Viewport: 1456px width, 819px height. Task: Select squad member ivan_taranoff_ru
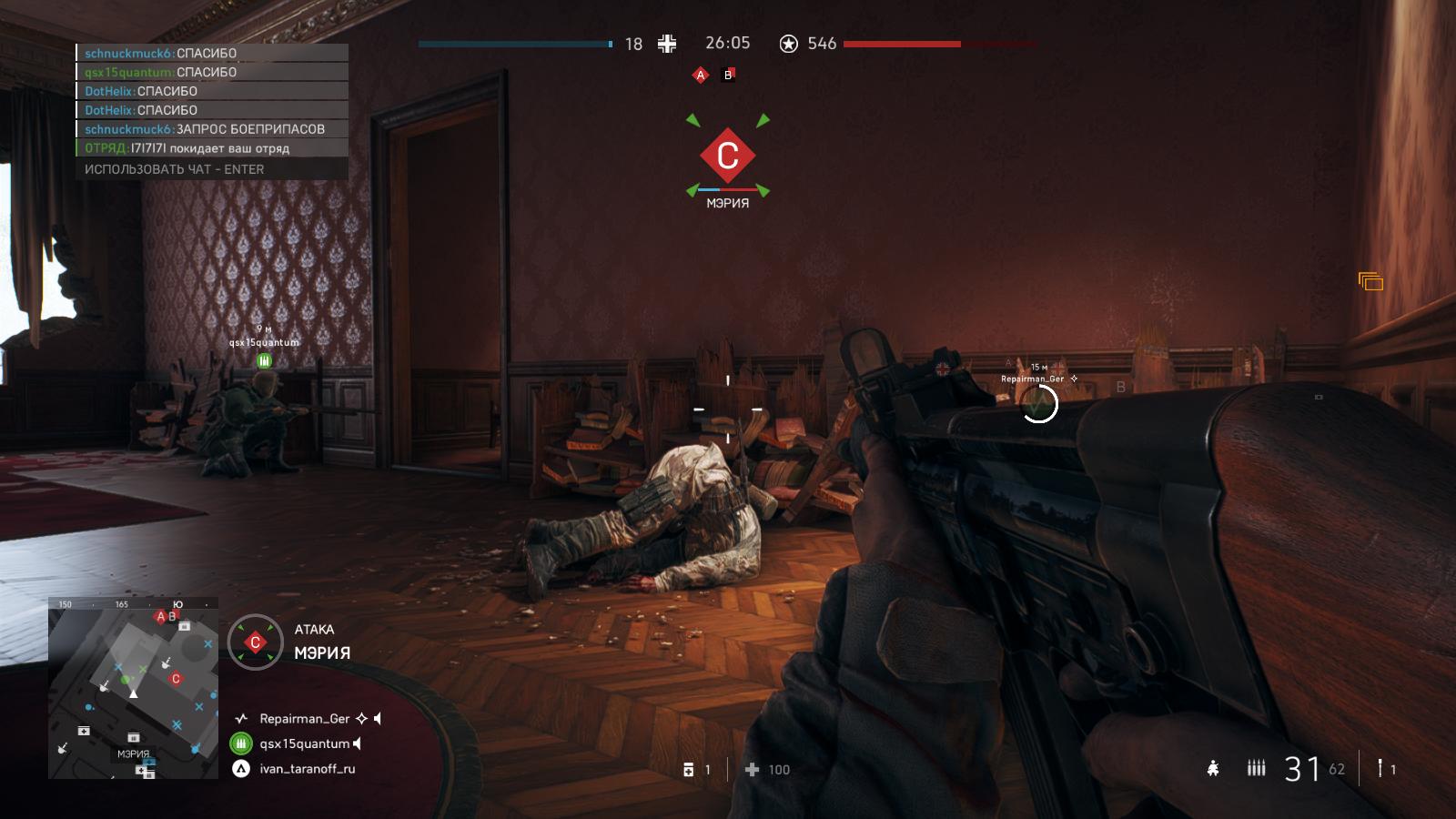tap(307, 769)
